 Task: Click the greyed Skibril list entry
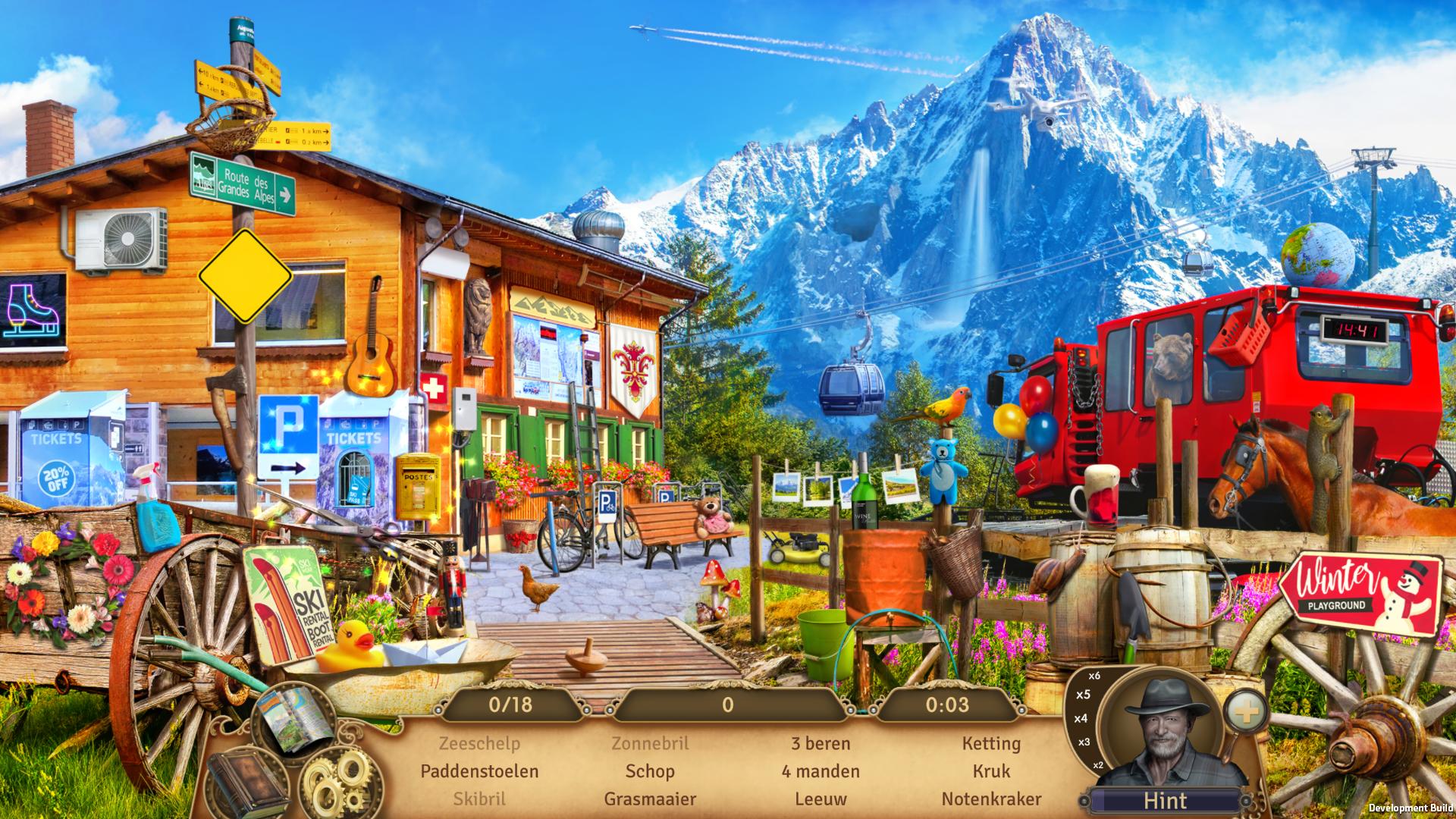479,799
